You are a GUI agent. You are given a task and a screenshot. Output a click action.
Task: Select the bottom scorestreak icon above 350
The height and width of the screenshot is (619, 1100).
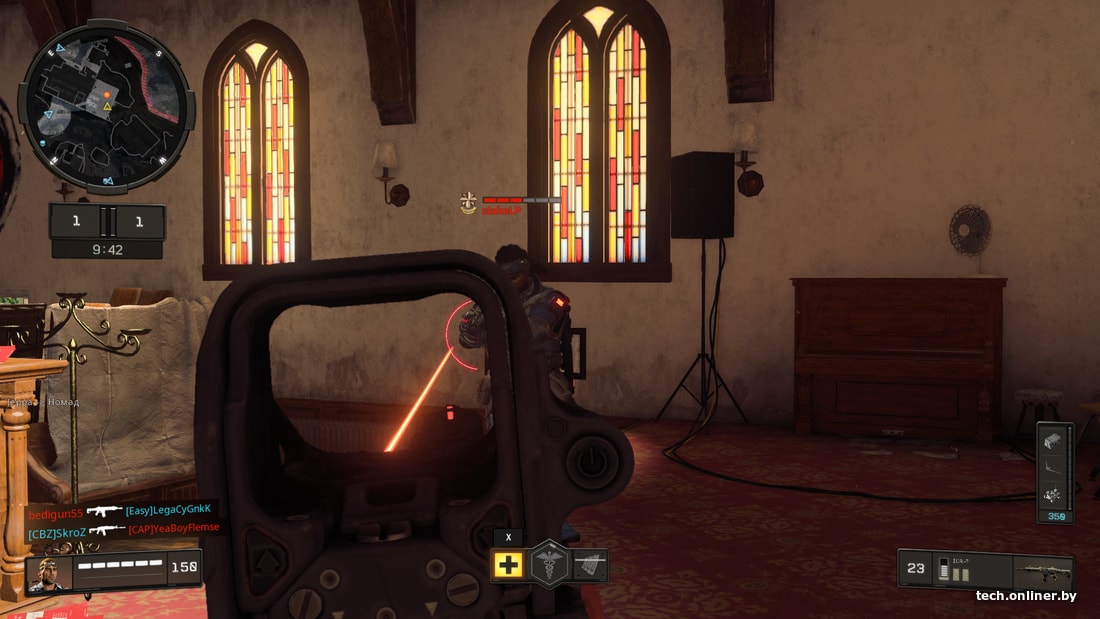1052,494
